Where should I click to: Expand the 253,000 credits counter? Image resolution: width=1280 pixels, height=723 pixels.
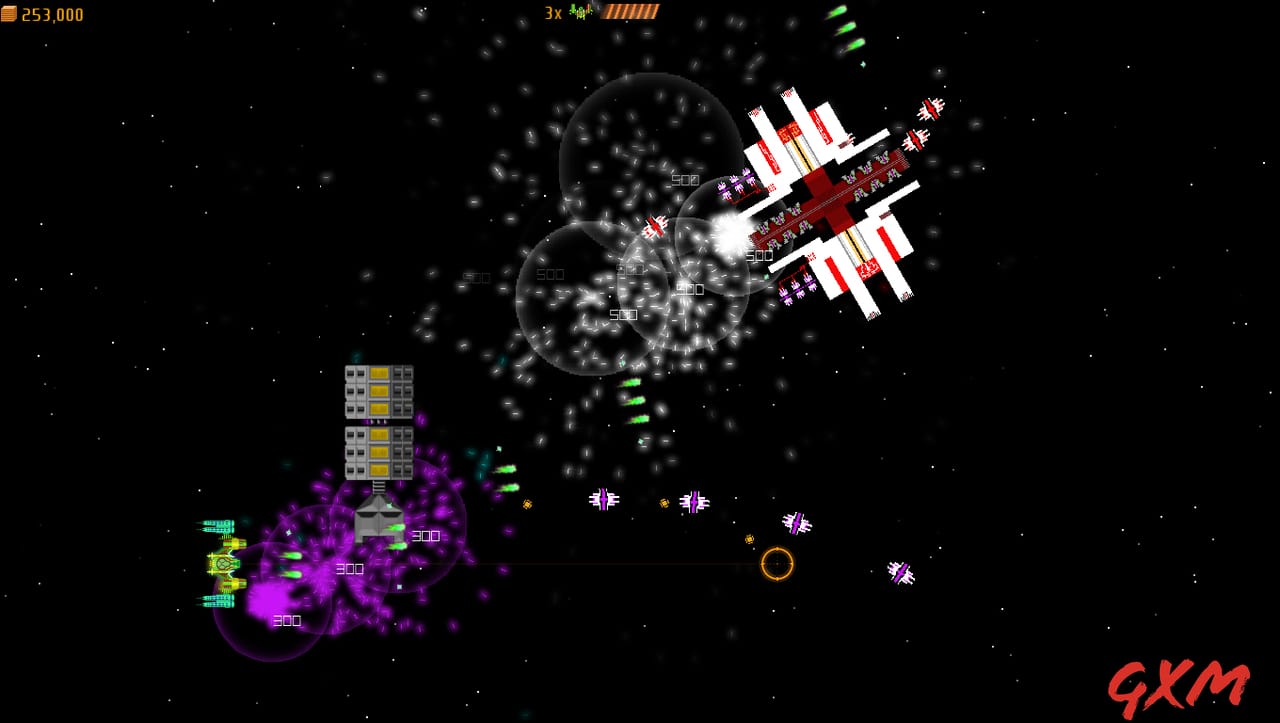point(50,14)
